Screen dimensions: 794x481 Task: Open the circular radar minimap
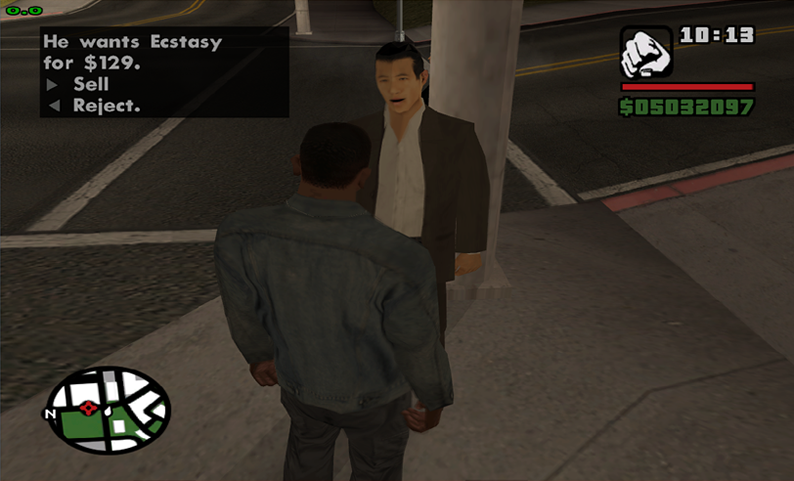coord(108,410)
